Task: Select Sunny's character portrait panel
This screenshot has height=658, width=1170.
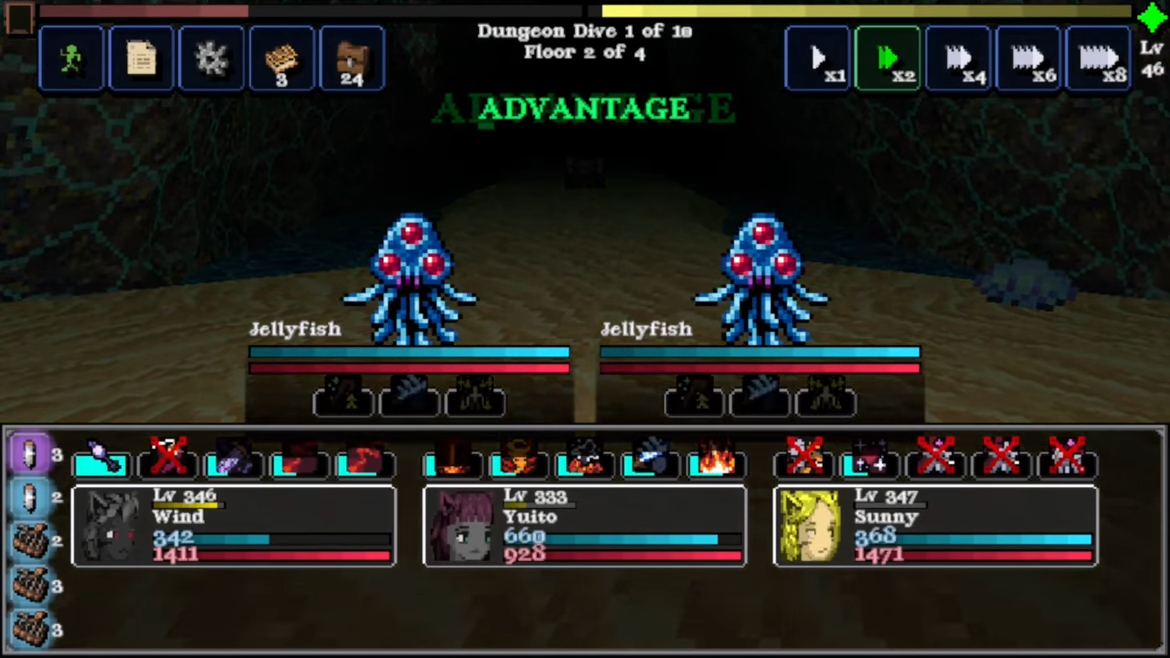Action: click(935, 526)
